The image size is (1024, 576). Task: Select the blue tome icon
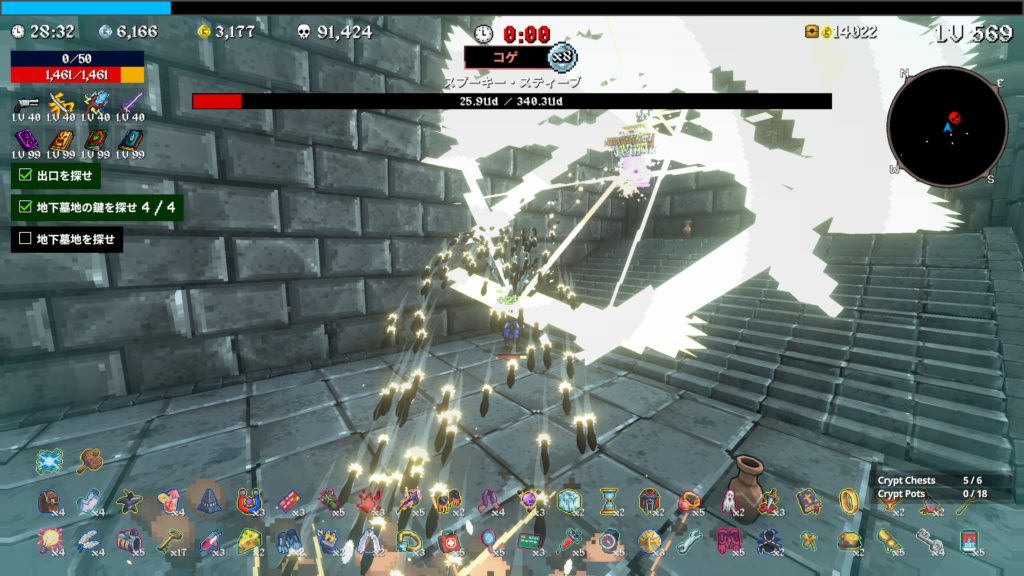coord(131,139)
